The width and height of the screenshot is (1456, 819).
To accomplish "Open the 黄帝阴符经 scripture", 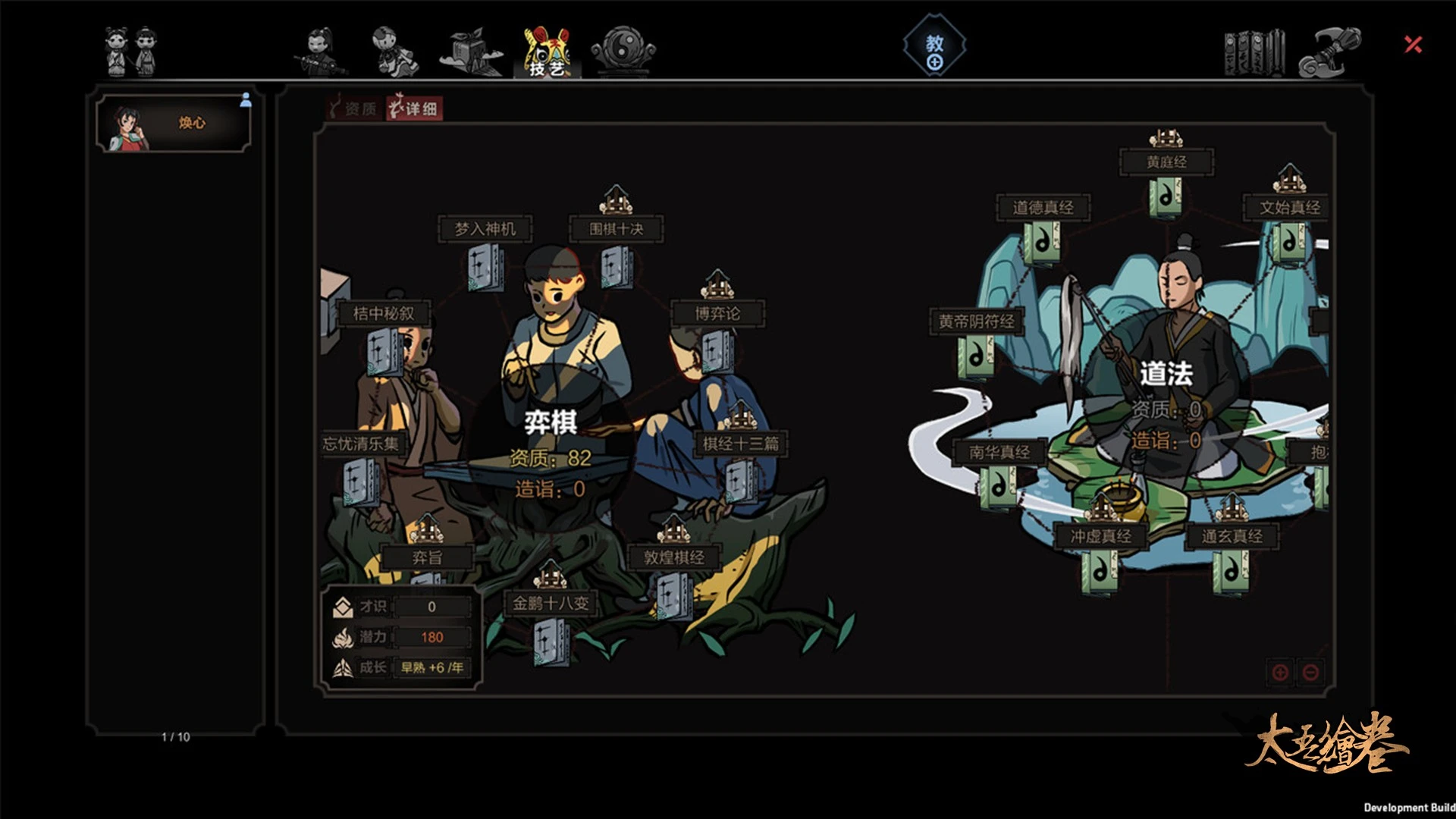I will [976, 356].
